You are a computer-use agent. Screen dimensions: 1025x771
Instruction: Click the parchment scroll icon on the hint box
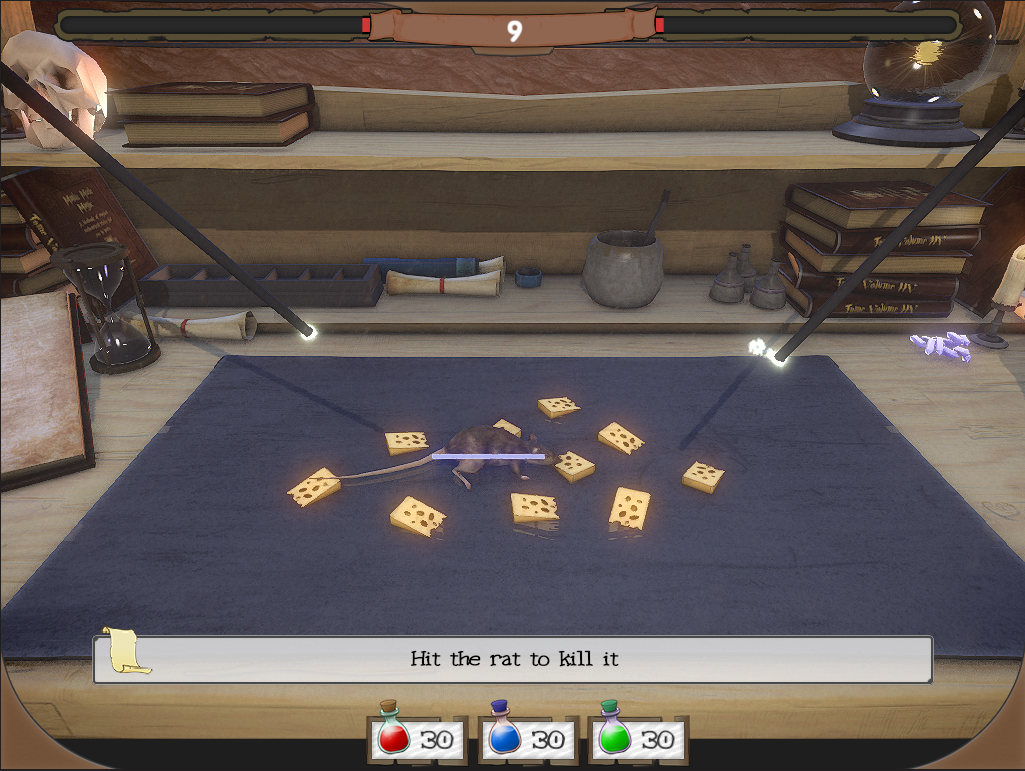125,650
